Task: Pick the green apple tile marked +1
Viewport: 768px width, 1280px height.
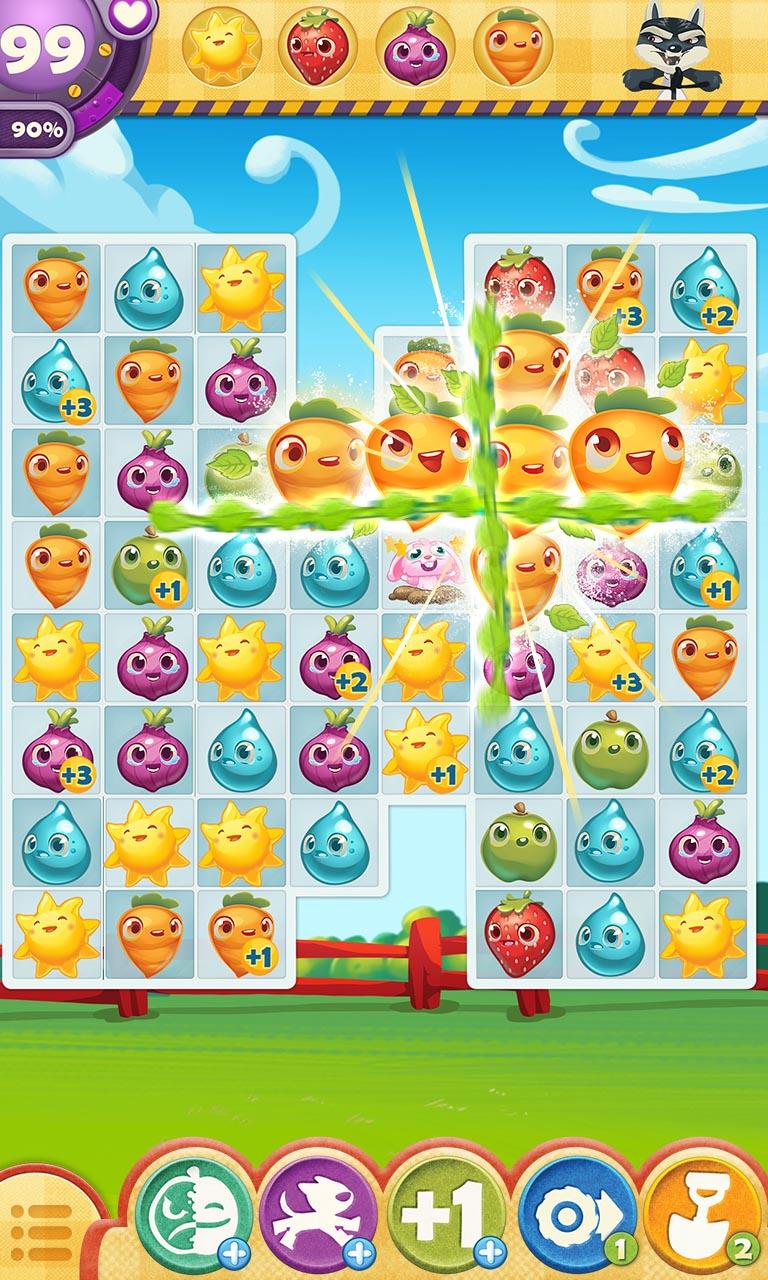Action: click(149, 567)
